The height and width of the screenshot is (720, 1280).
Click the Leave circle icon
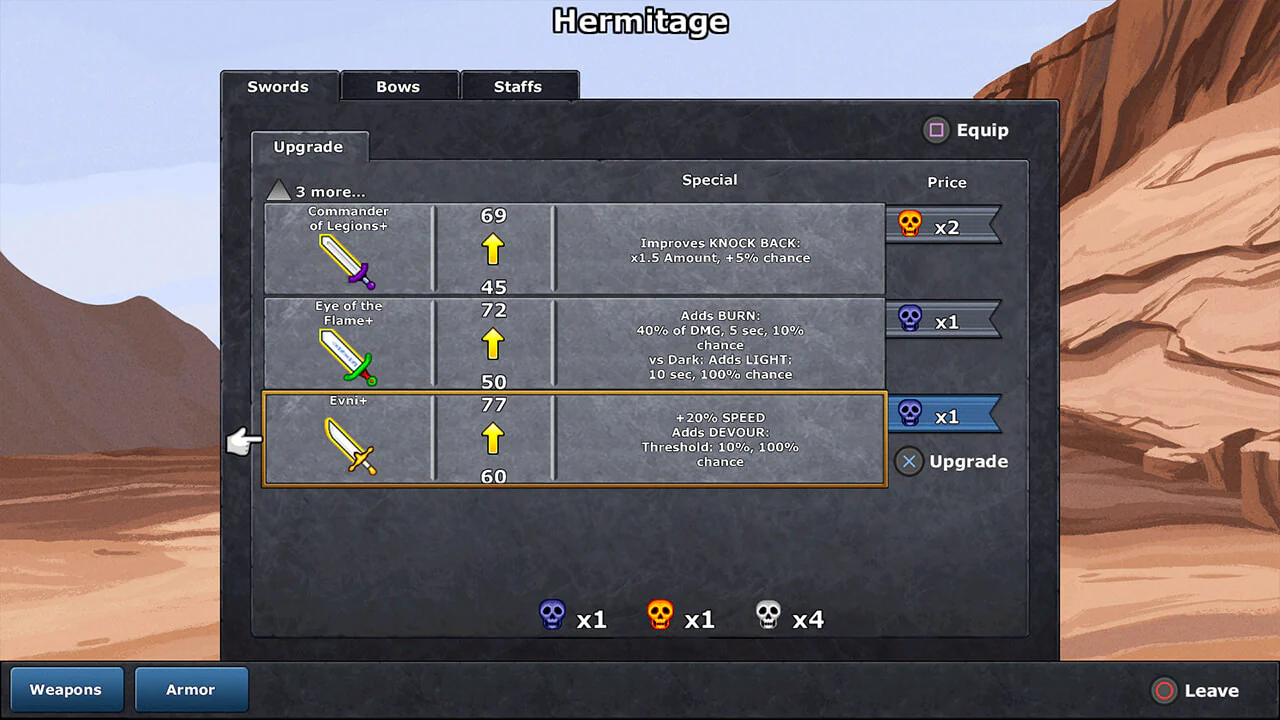pyautogui.click(x=1164, y=690)
